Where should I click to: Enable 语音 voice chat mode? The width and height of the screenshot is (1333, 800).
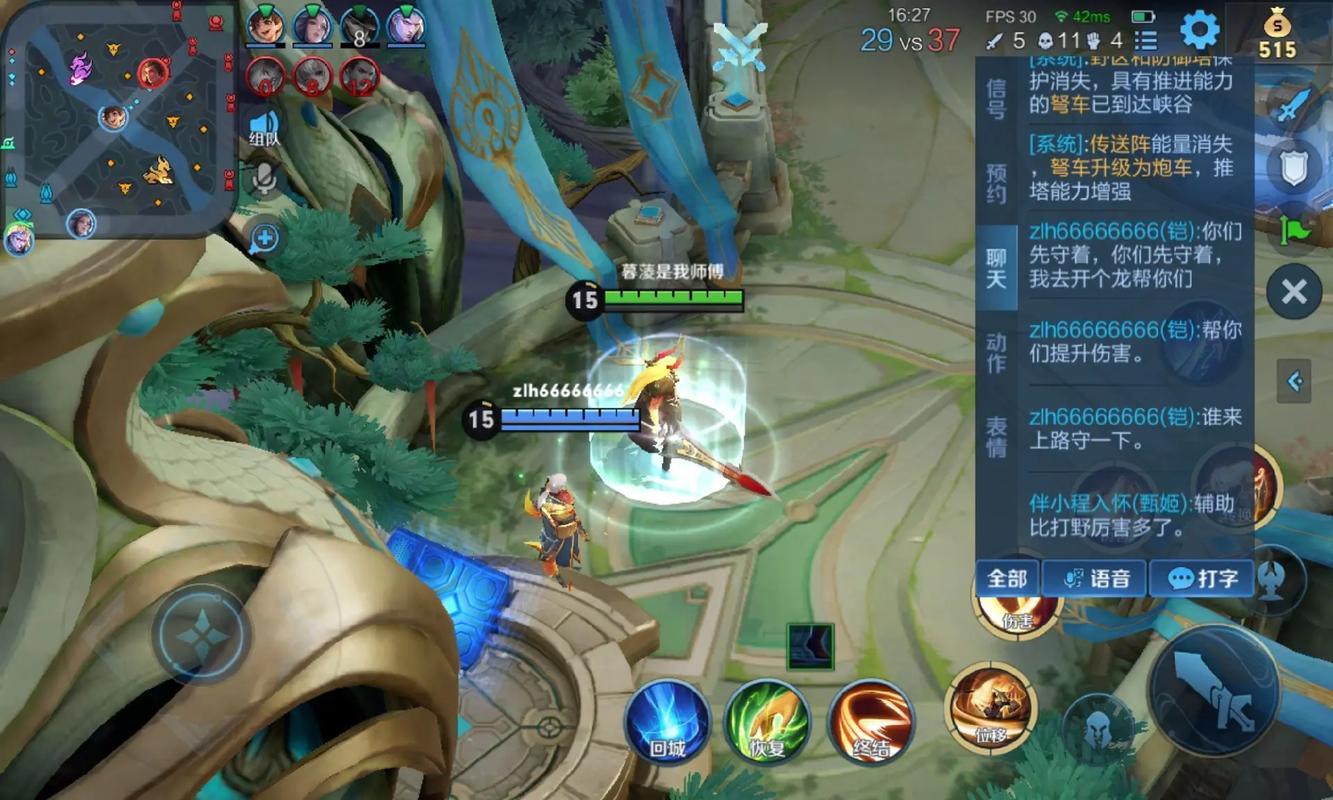[1094, 578]
